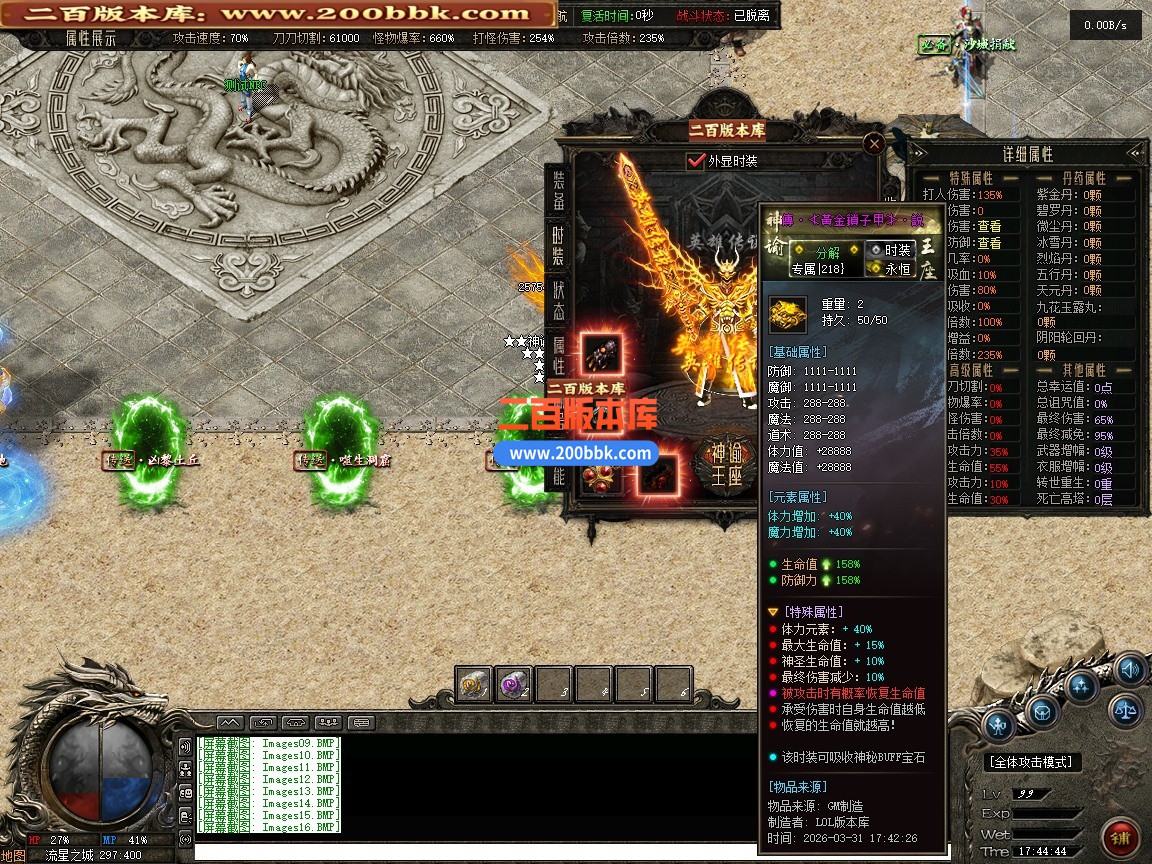The height and width of the screenshot is (864, 1152).
Task: Toggle the 外显时装 checkbox
Action: tap(697, 160)
